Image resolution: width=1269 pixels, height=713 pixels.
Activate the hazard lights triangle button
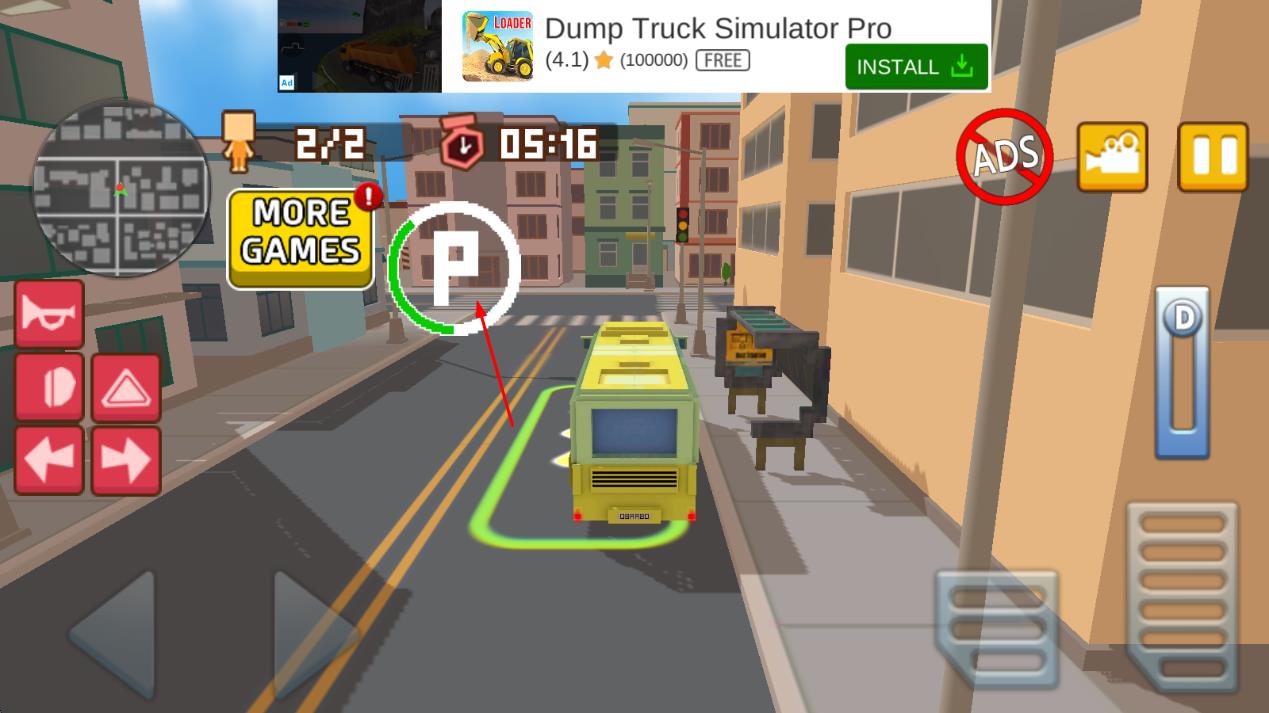(126, 388)
